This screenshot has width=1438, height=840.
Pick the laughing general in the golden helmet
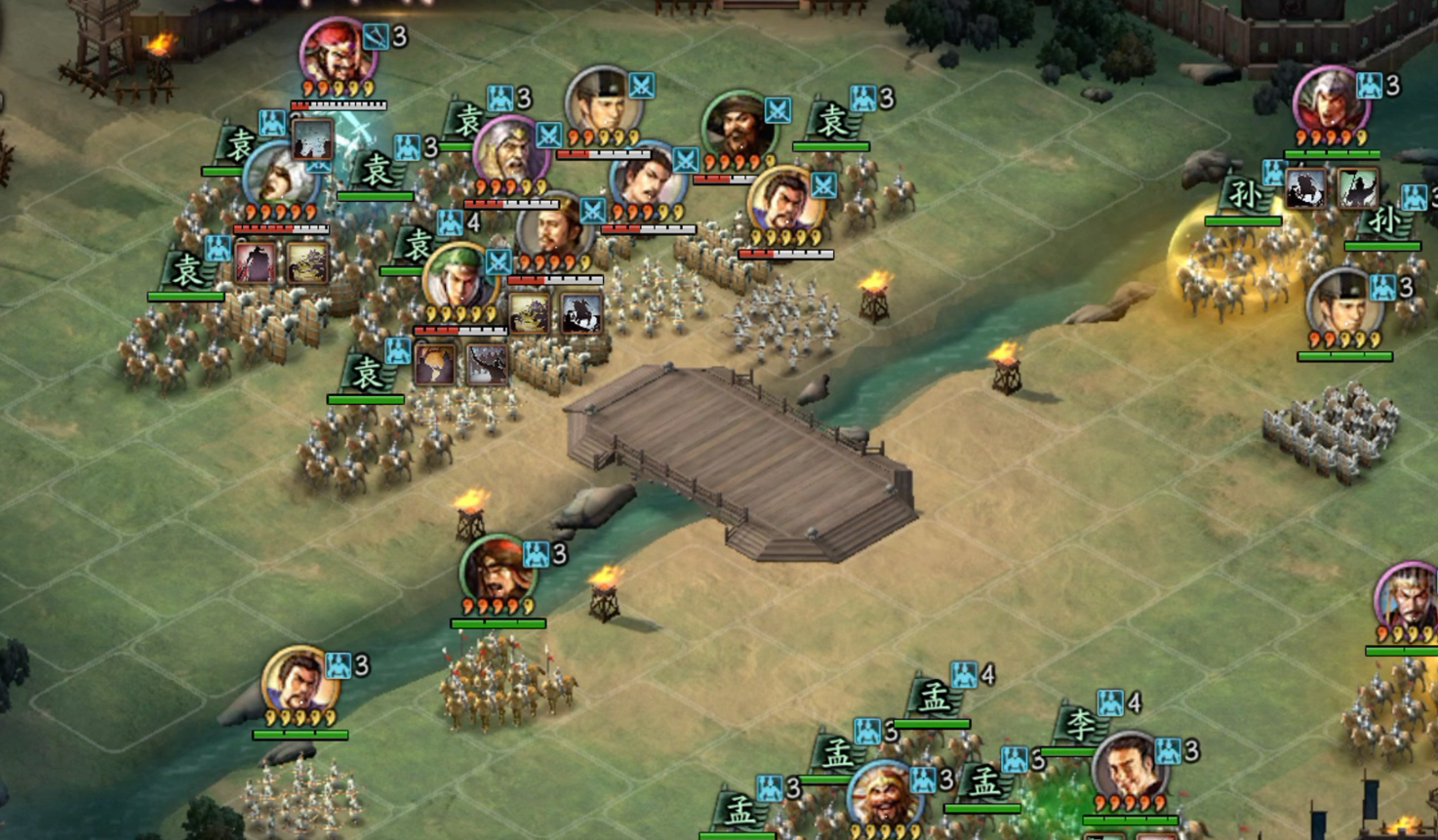point(883,795)
